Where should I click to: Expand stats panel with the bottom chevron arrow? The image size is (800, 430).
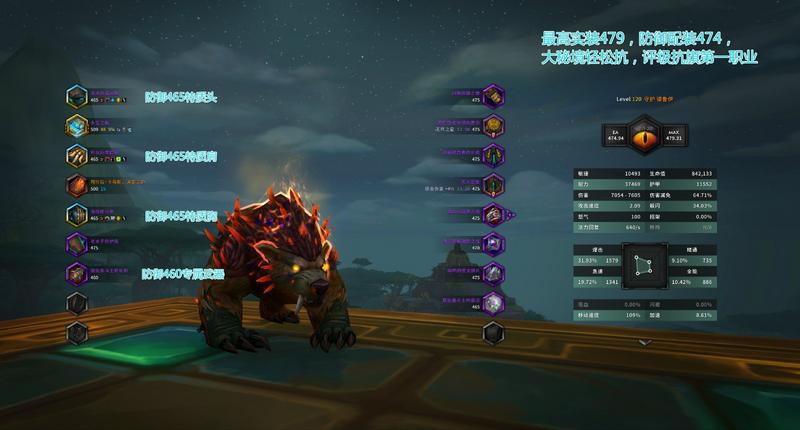coord(645,342)
